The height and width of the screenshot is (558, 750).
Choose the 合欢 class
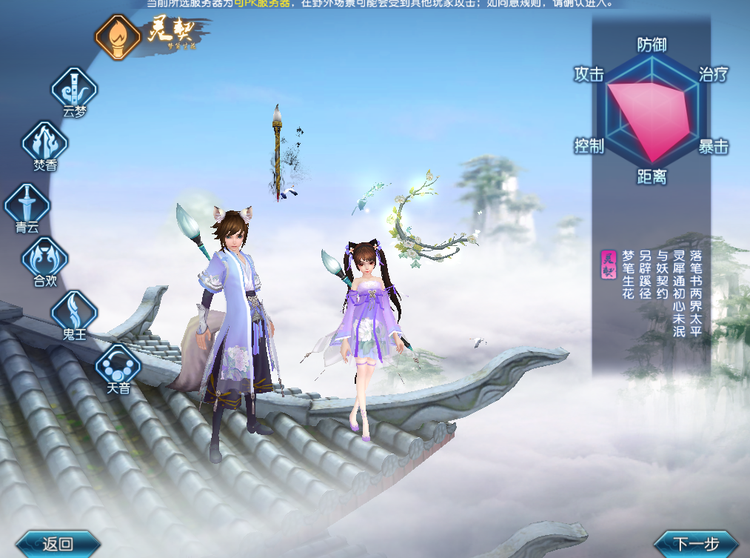pyautogui.click(x=45, y=258)
